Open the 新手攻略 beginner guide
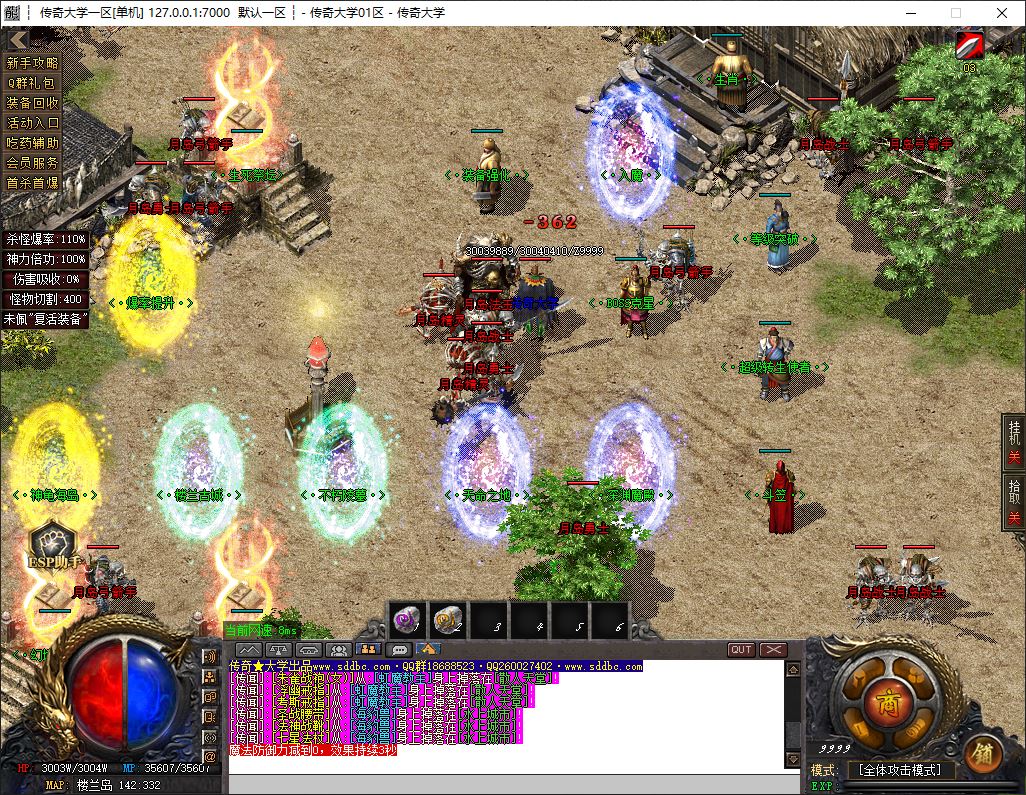 (34, 63)
